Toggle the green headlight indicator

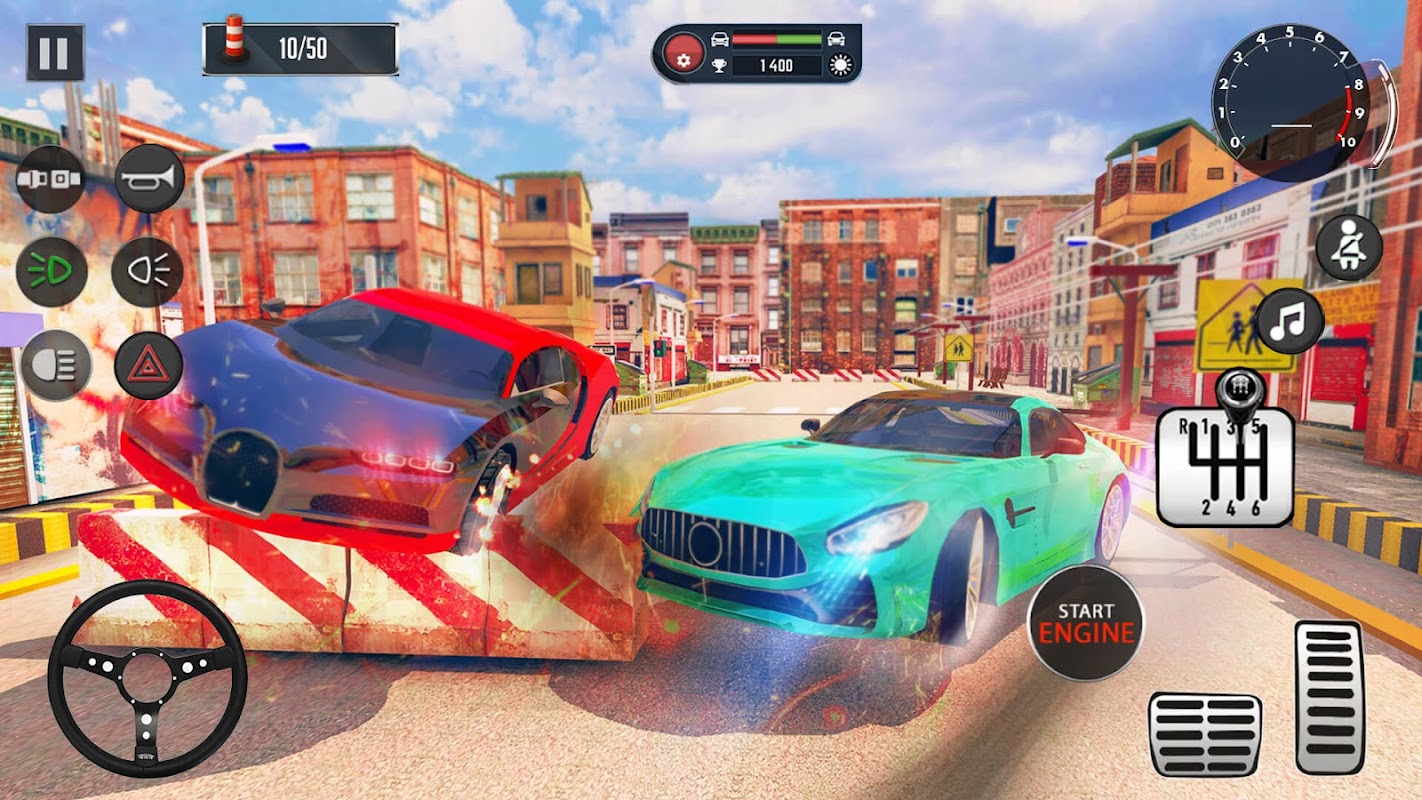point(51,272)
